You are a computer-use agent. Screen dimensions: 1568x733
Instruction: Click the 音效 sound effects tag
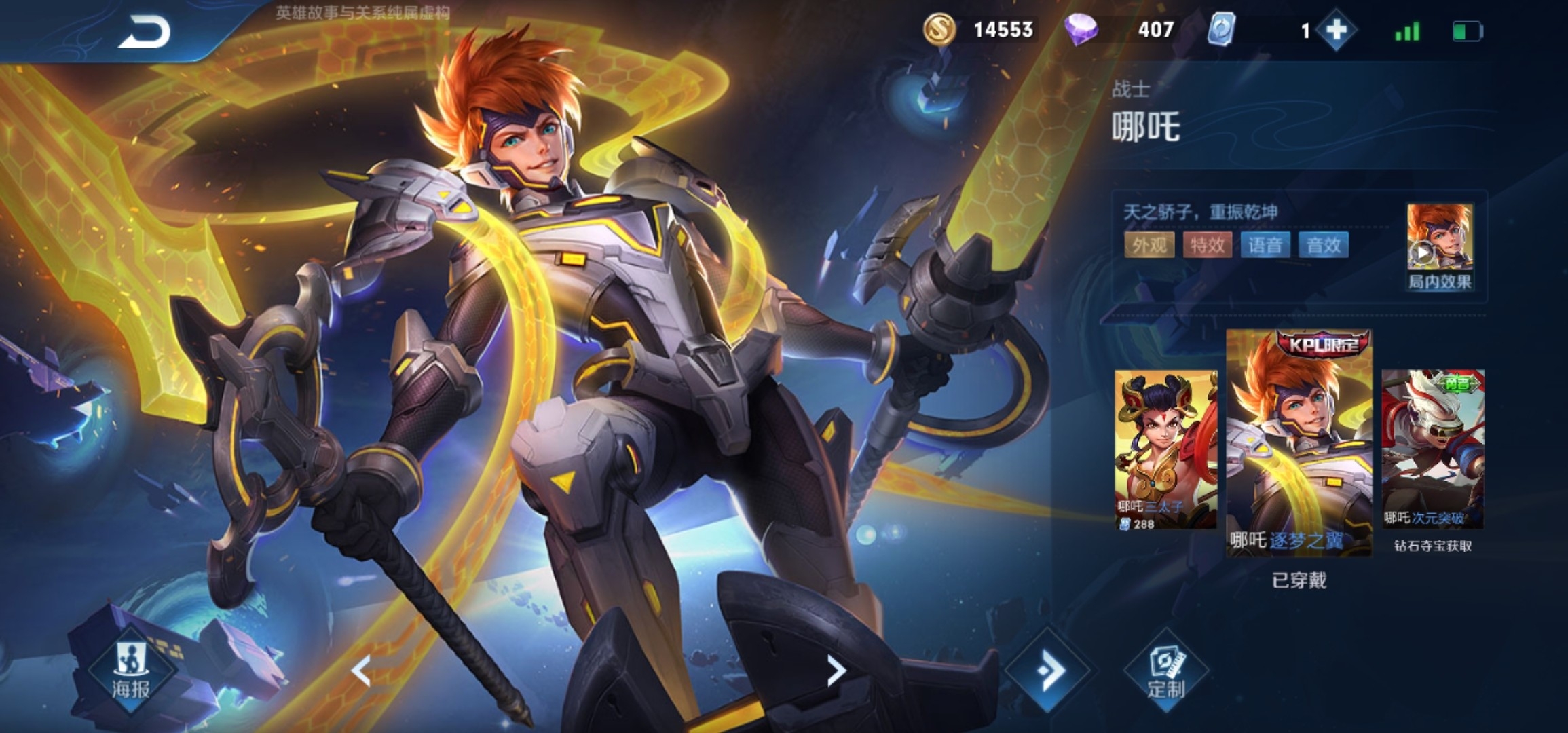(x=1324, y=245)
